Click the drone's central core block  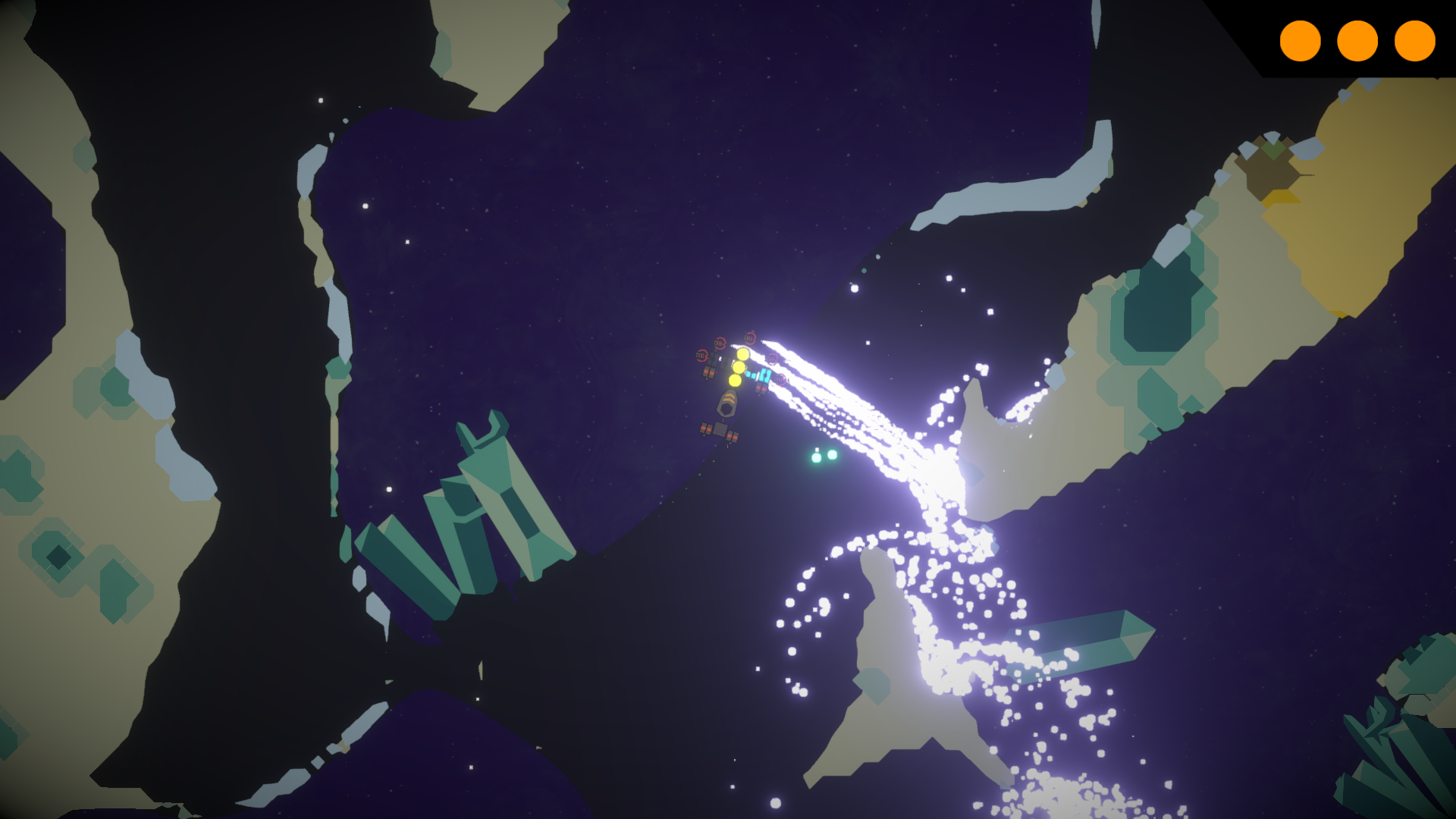click(720, 429)
